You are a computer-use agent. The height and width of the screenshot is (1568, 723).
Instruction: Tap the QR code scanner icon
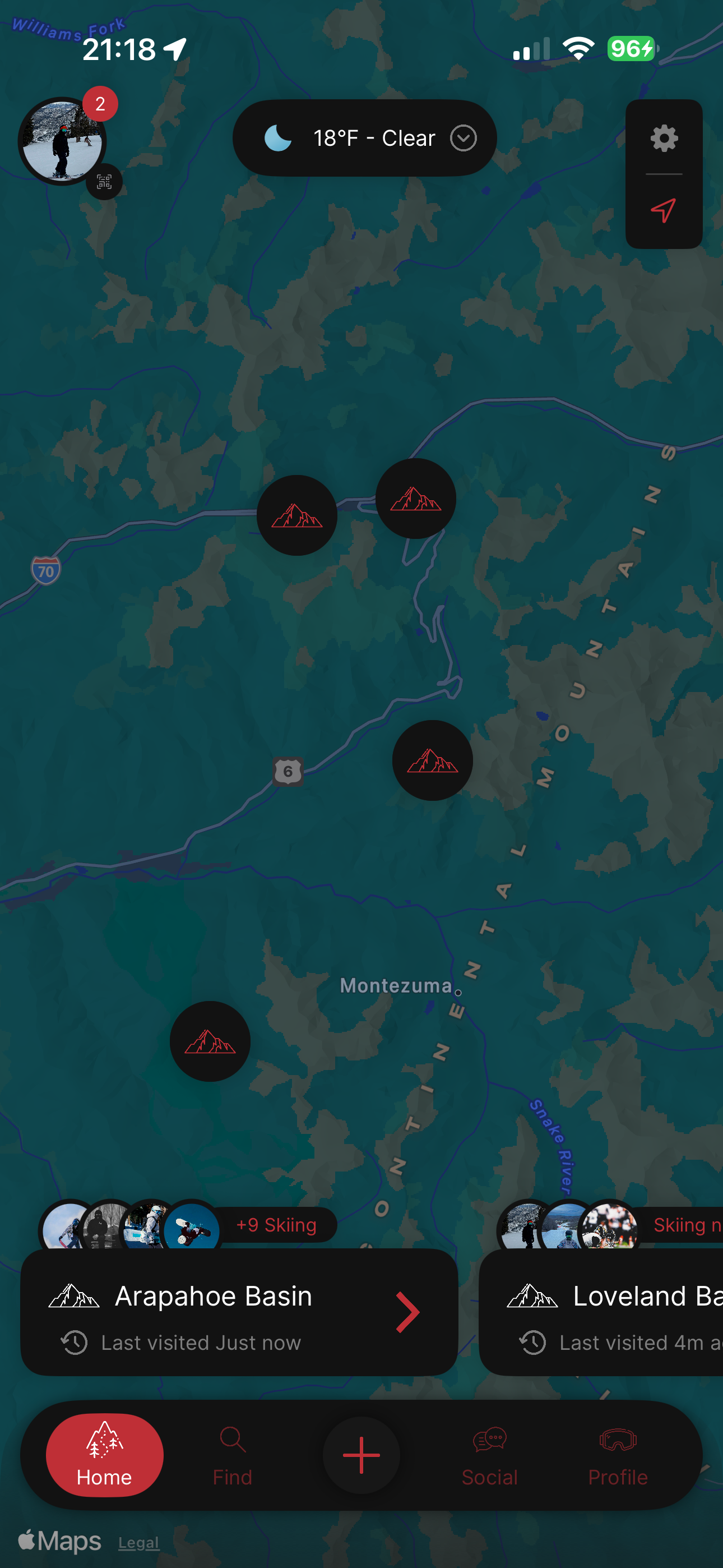(x=104, y=181)
